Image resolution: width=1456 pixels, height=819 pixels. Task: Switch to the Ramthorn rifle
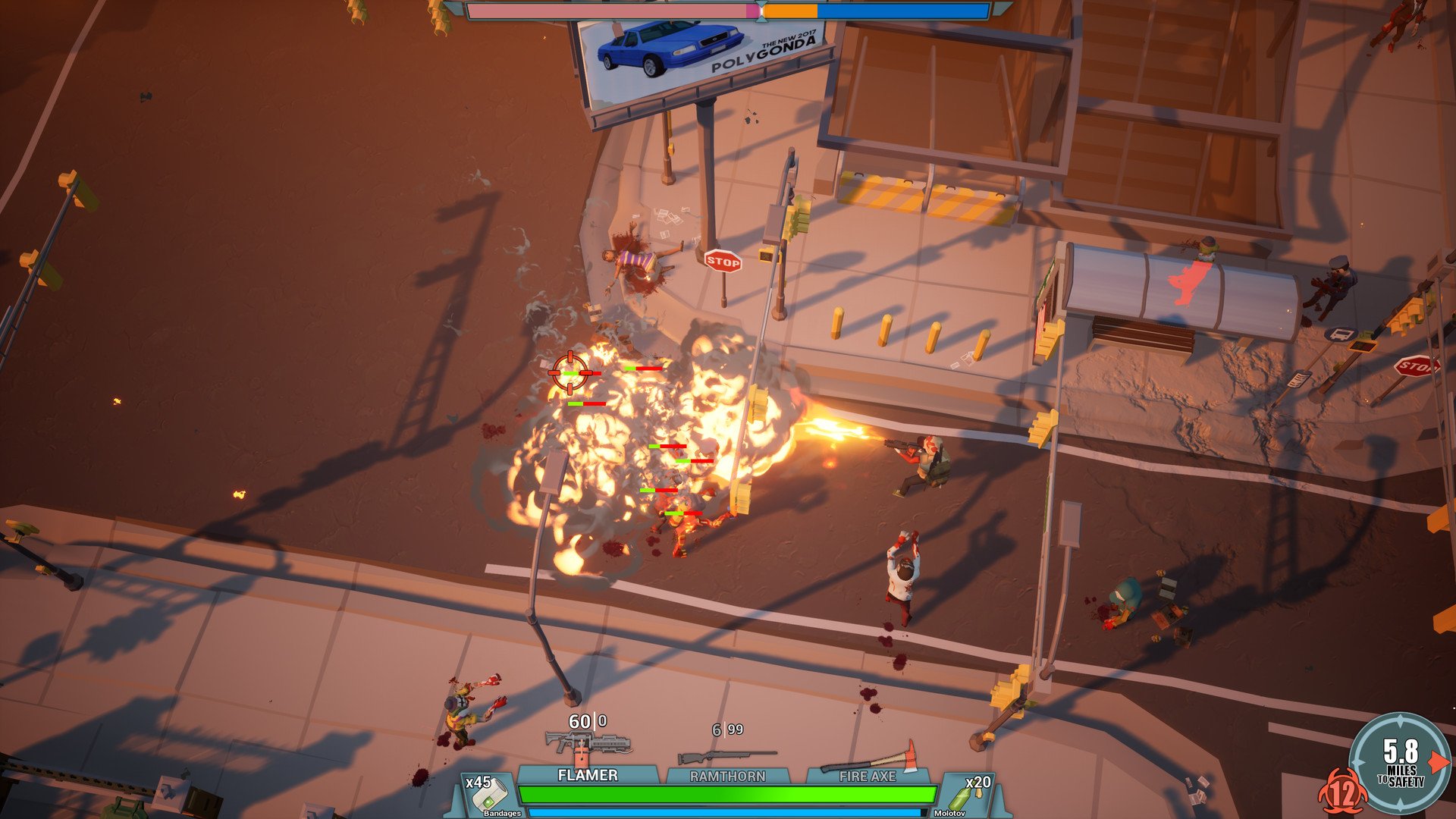[727, 775]
